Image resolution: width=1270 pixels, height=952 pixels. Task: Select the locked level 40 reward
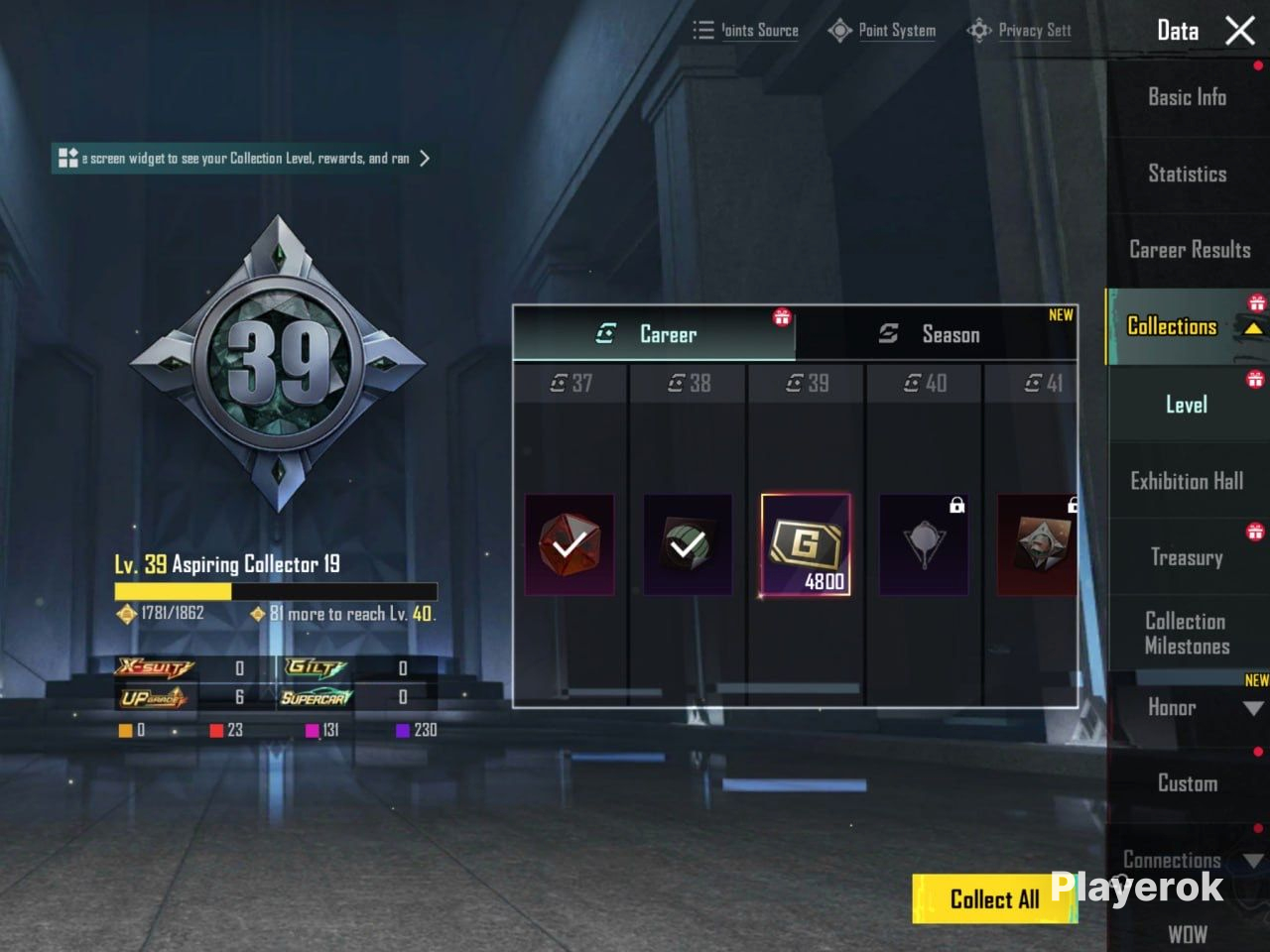click(x=924, y=544)
